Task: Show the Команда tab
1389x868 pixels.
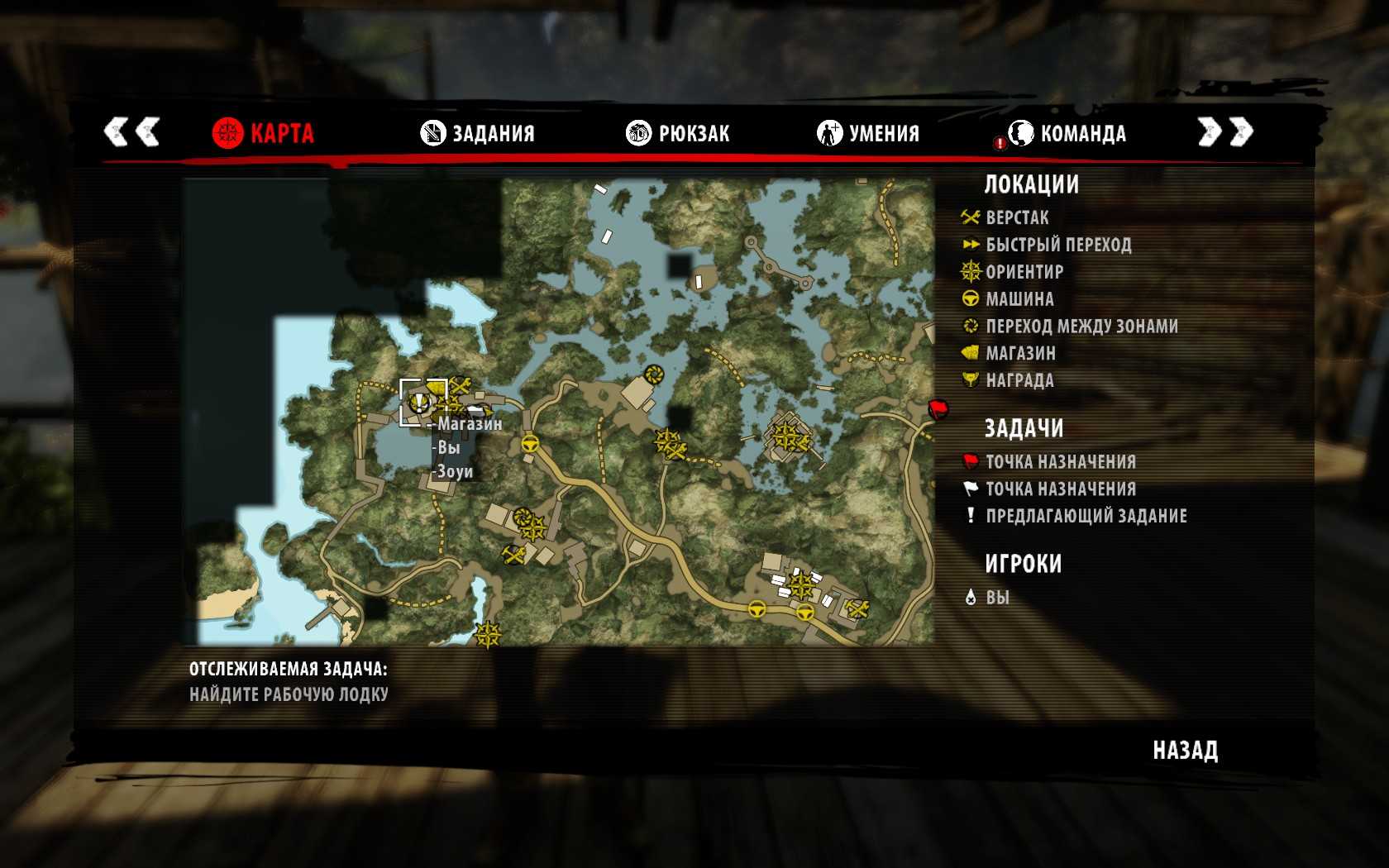Action: (x=1067, y=133)
